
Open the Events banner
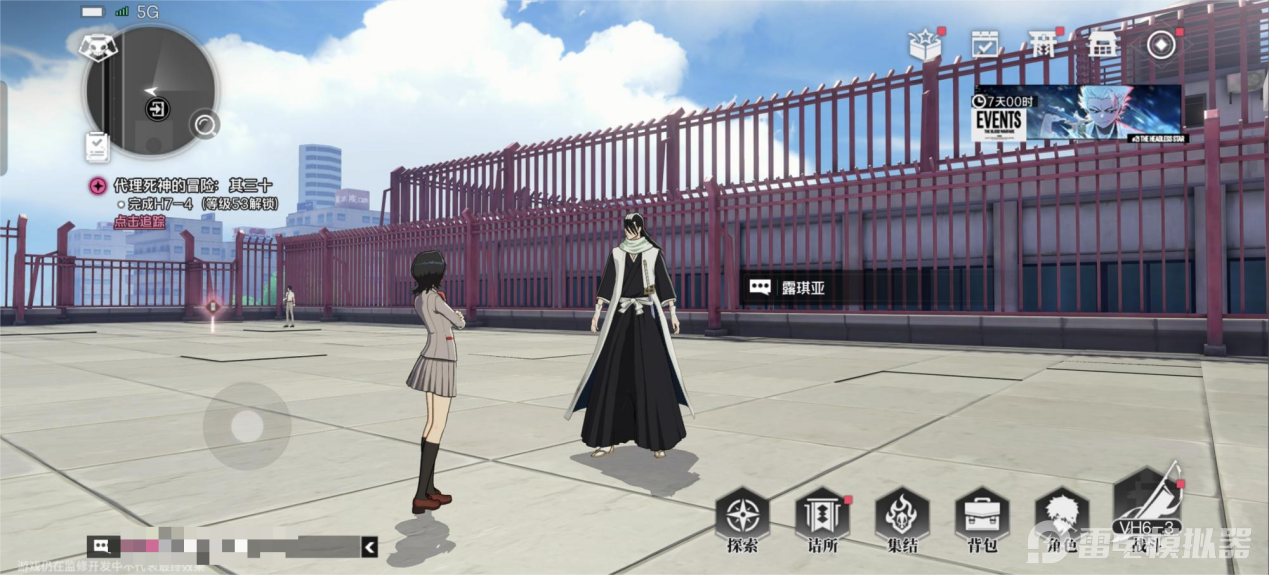[1077, 113]
